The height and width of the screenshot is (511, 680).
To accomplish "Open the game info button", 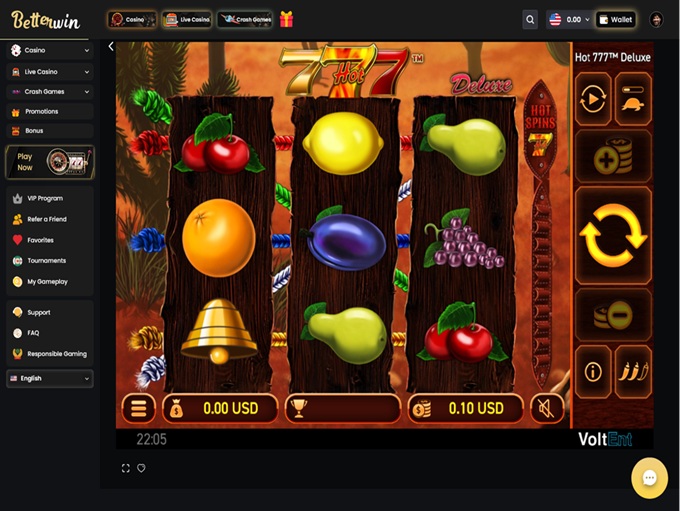I will tap(593, 372).
